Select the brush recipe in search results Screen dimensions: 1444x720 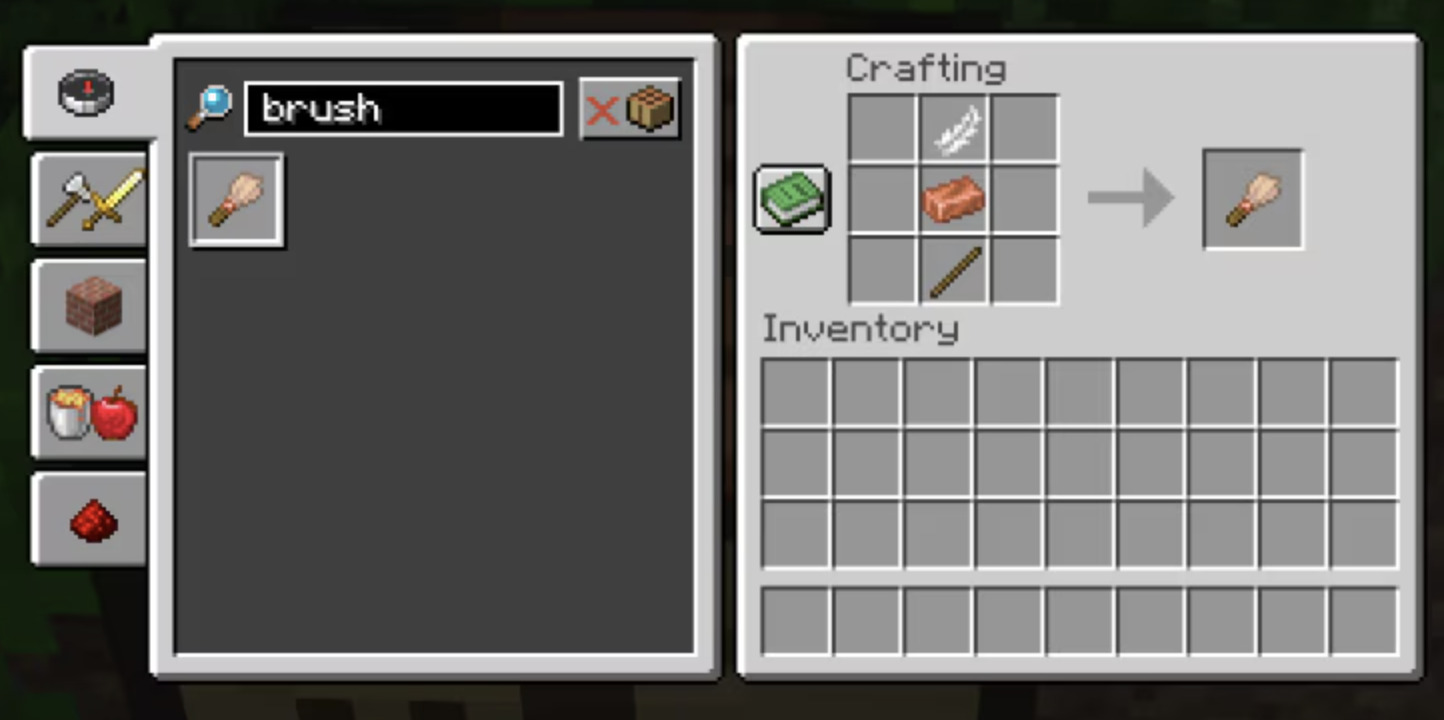pos(236,200)
